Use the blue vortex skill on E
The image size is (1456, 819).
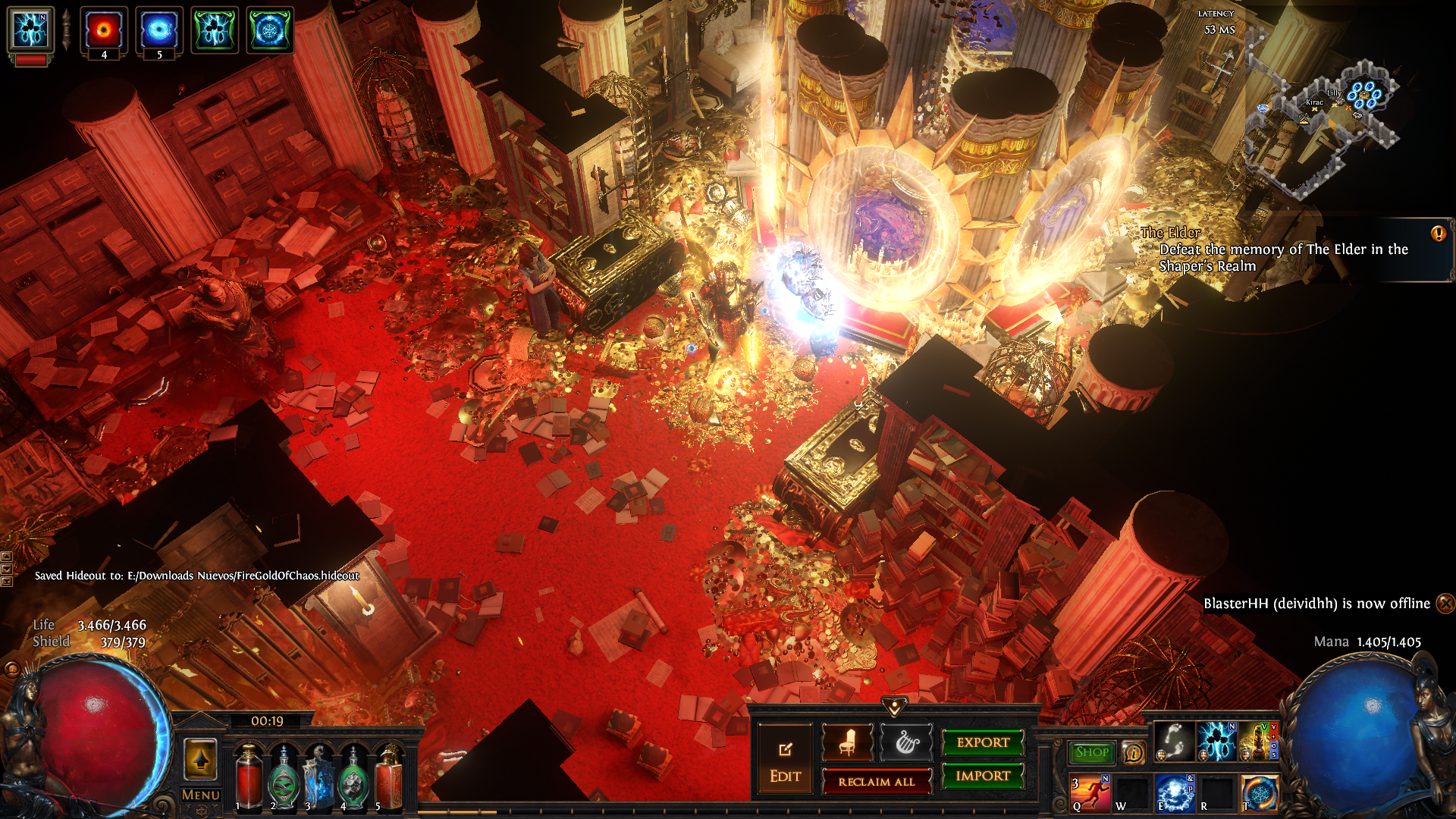click(x=1174, y=793)
